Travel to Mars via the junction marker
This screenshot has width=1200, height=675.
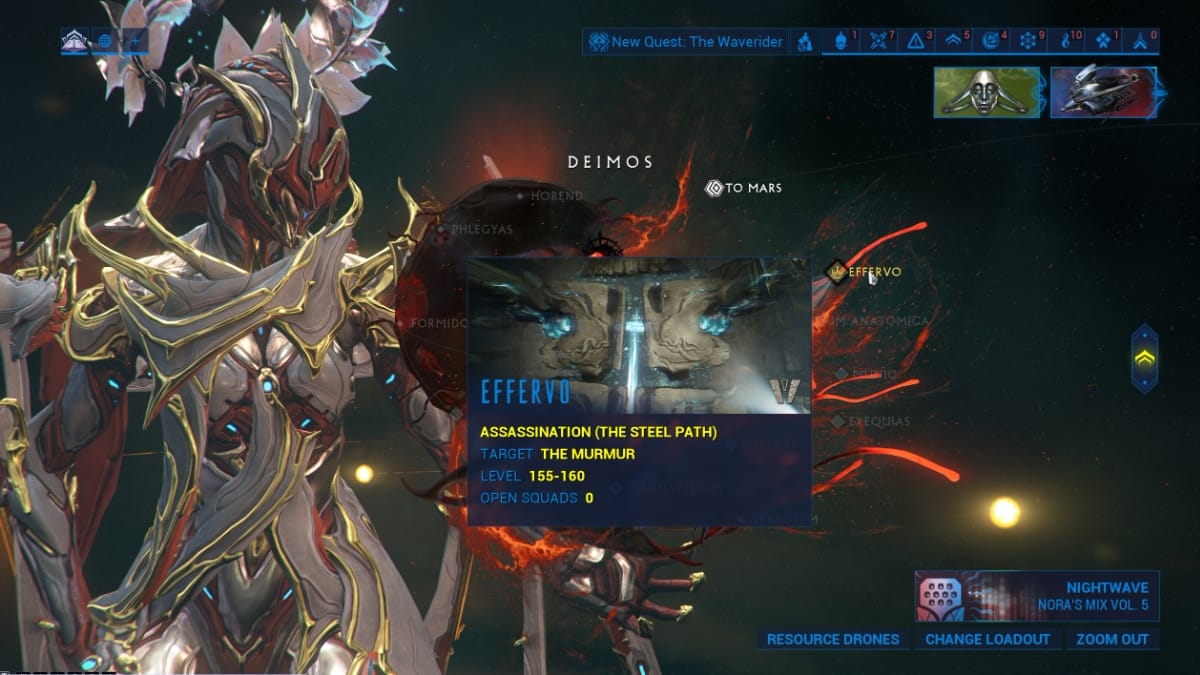click(x=745, y=187)
